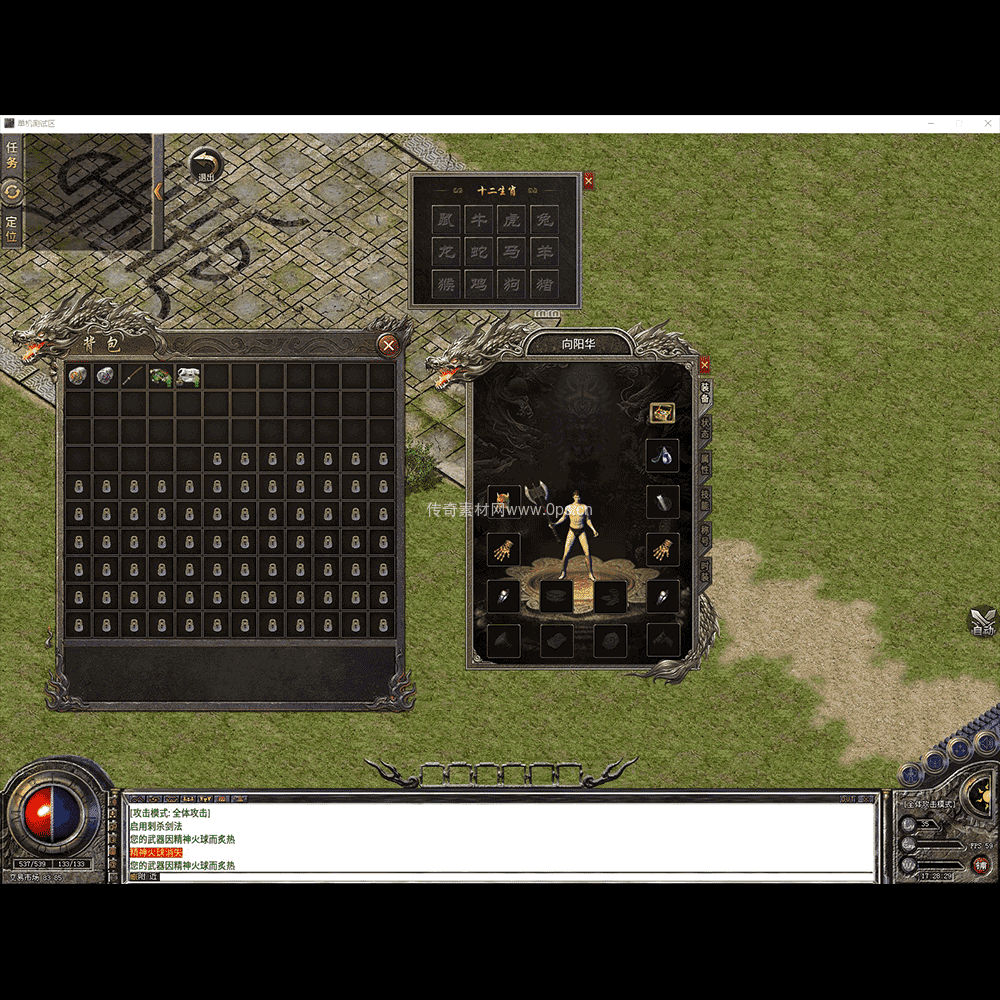This screenshot has width=1000, height=1000.
Task: Open the 任务 quest tab
Action: point(12,155)
